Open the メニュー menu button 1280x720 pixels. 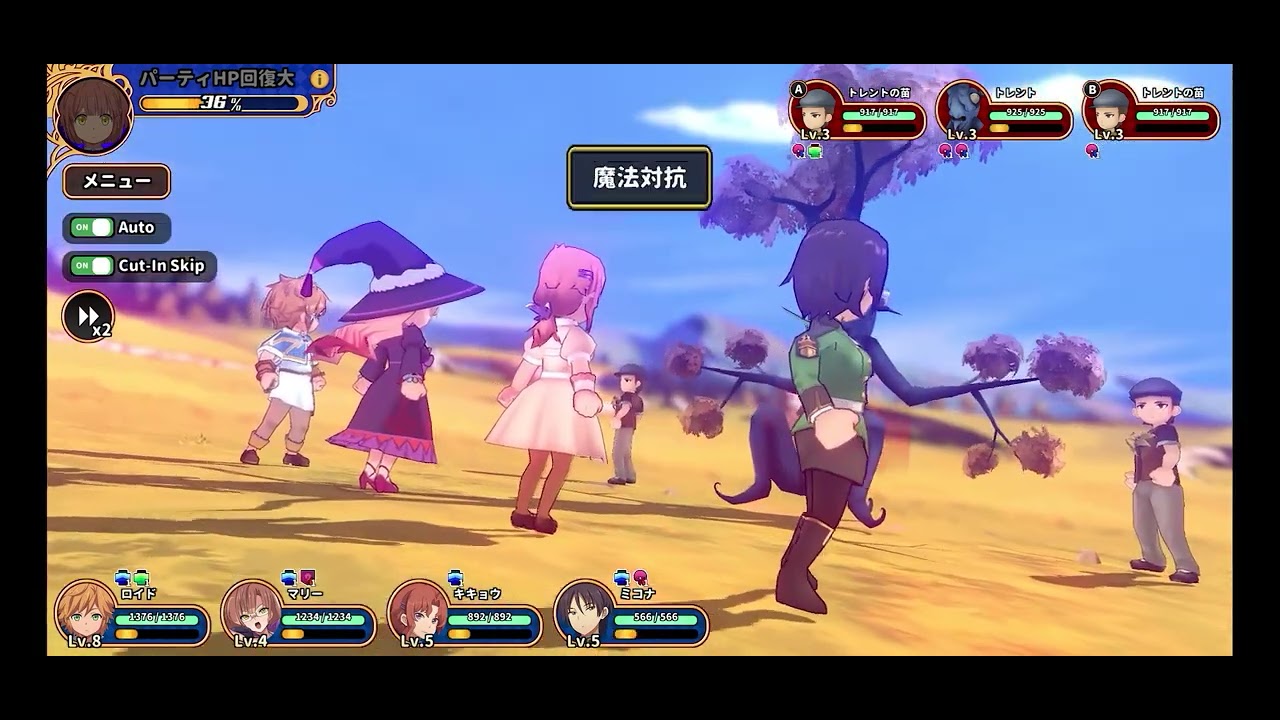(117, 181)
